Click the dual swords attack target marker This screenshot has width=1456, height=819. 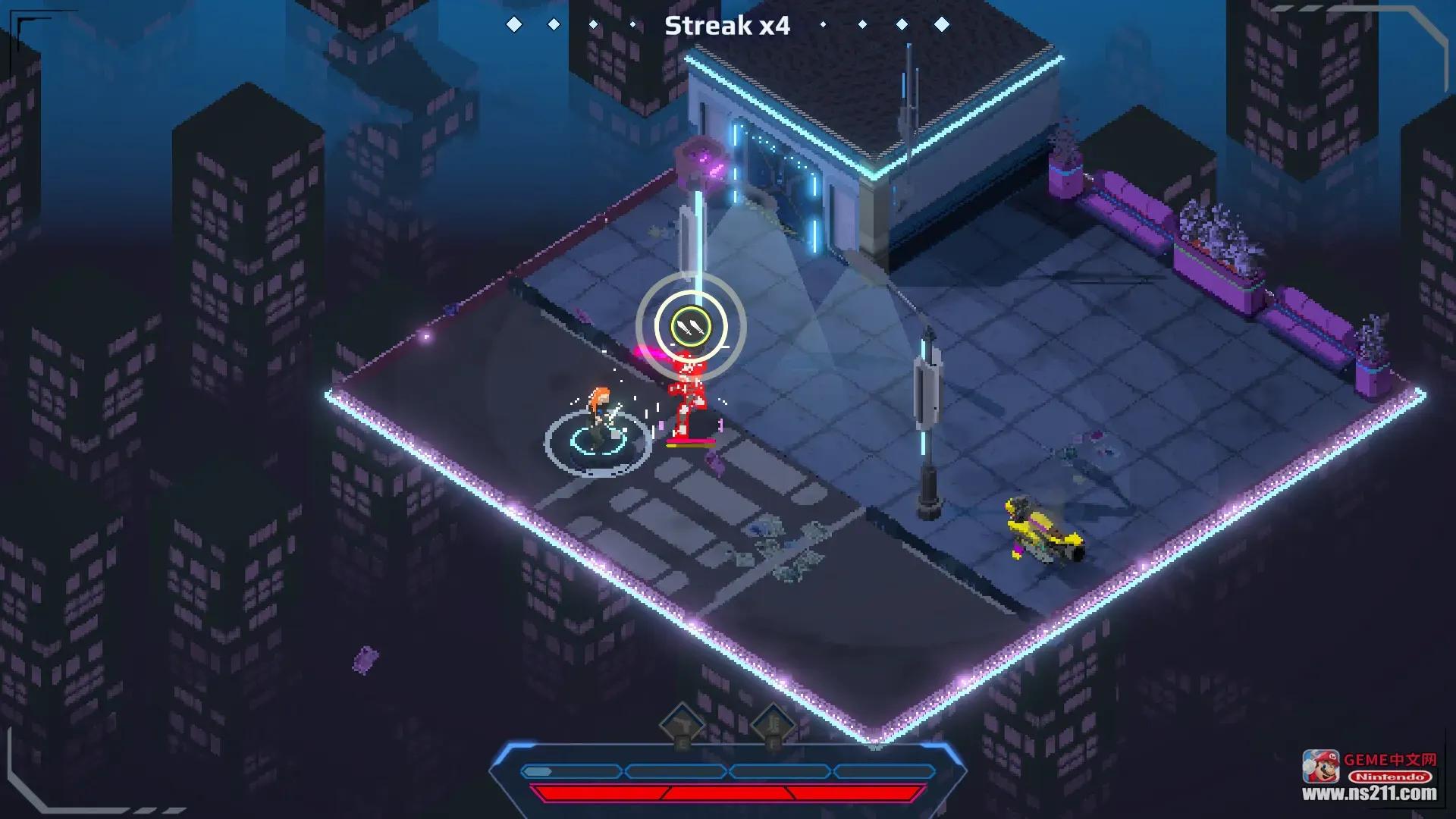coord(691,328)
